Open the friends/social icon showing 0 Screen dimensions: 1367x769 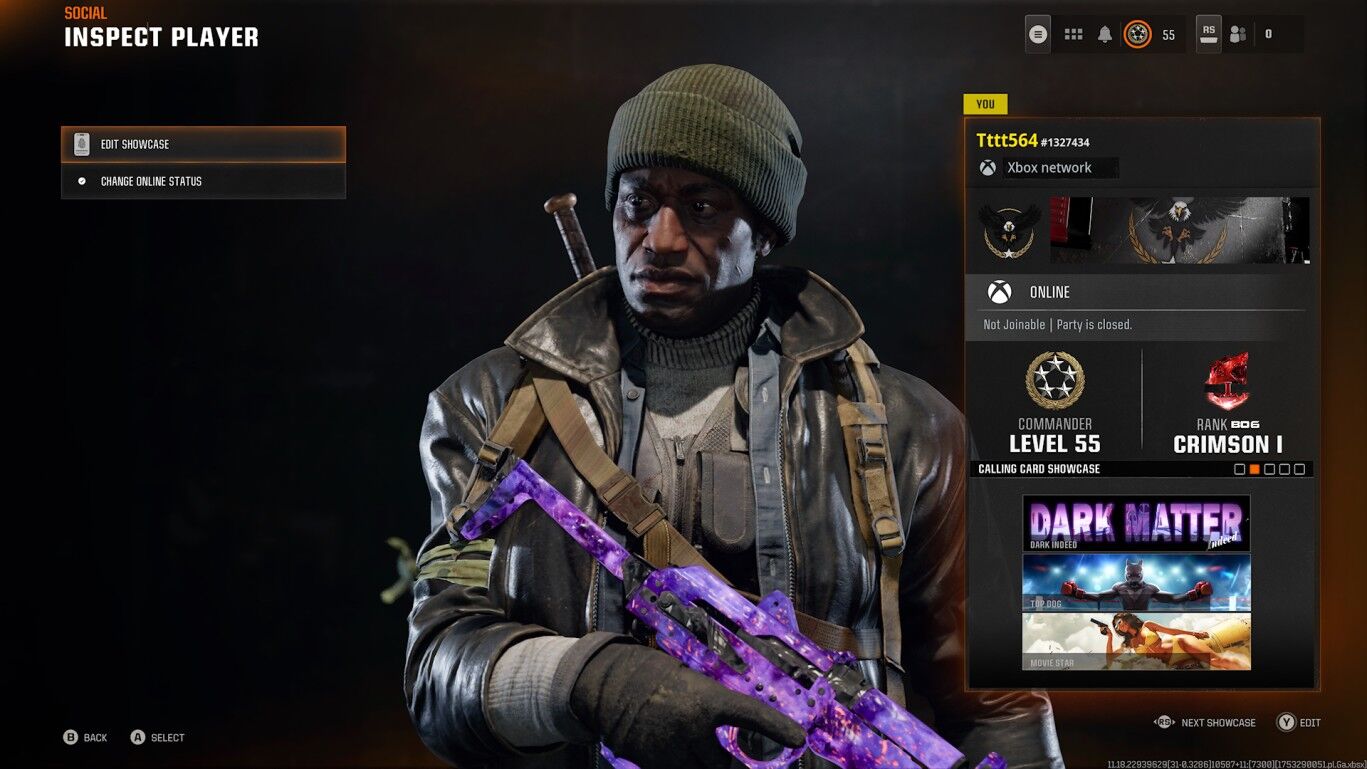pos(1238,33)
